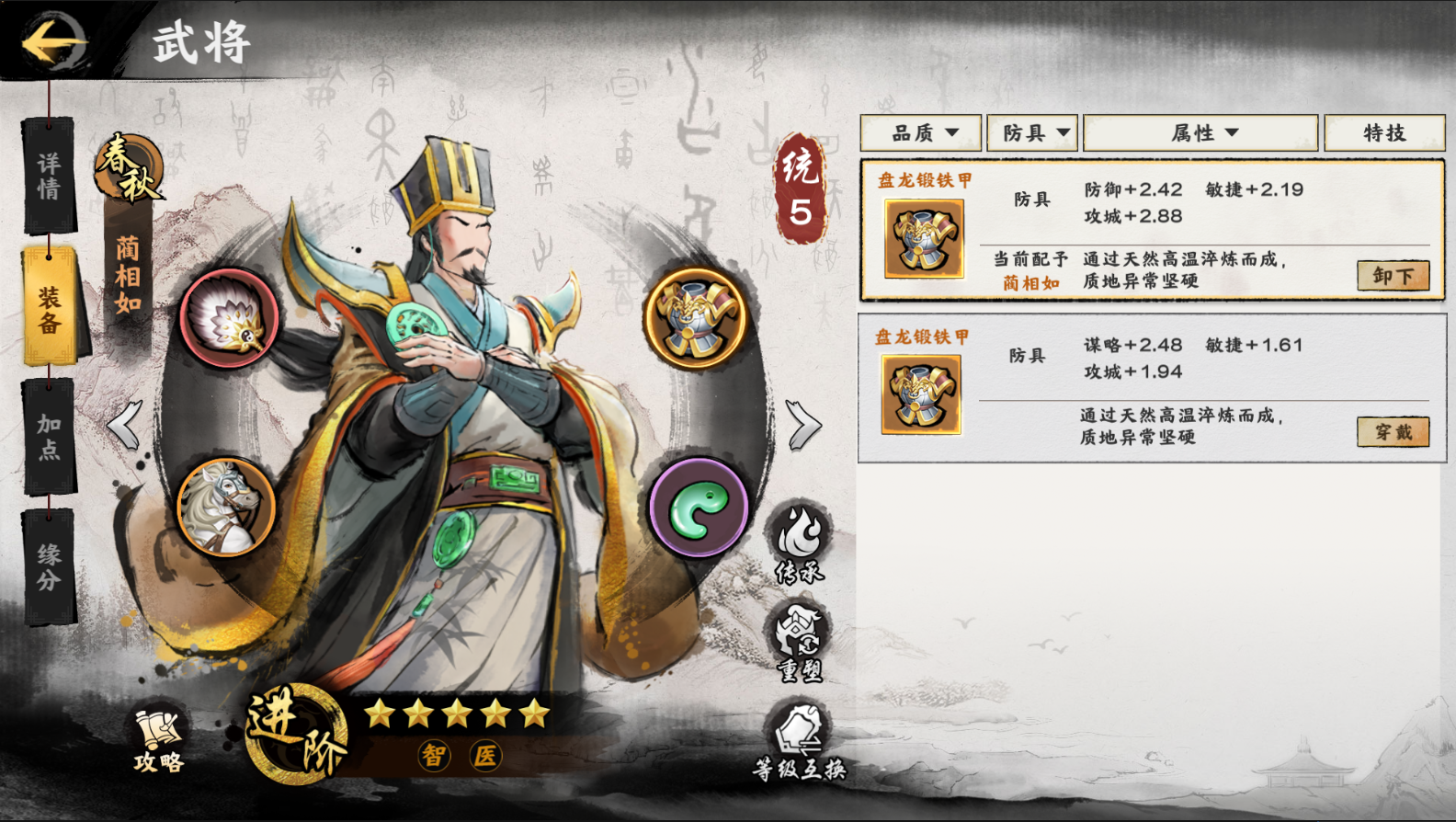
Task: Open the 传承 inheritance function
Action: [800, 544]
